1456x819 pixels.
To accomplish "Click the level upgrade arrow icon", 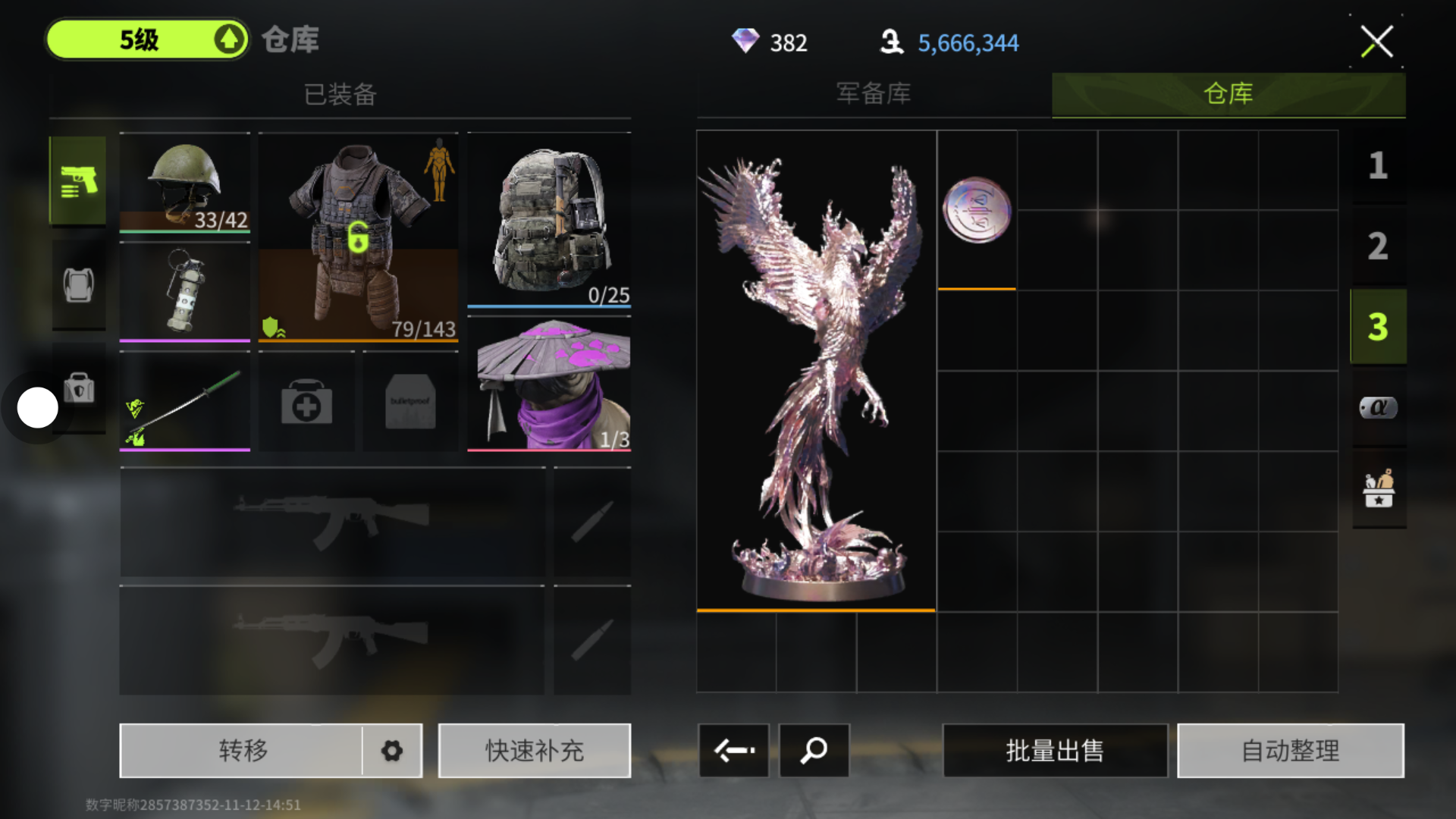I will pyautogui.click(x=229, y=39).
